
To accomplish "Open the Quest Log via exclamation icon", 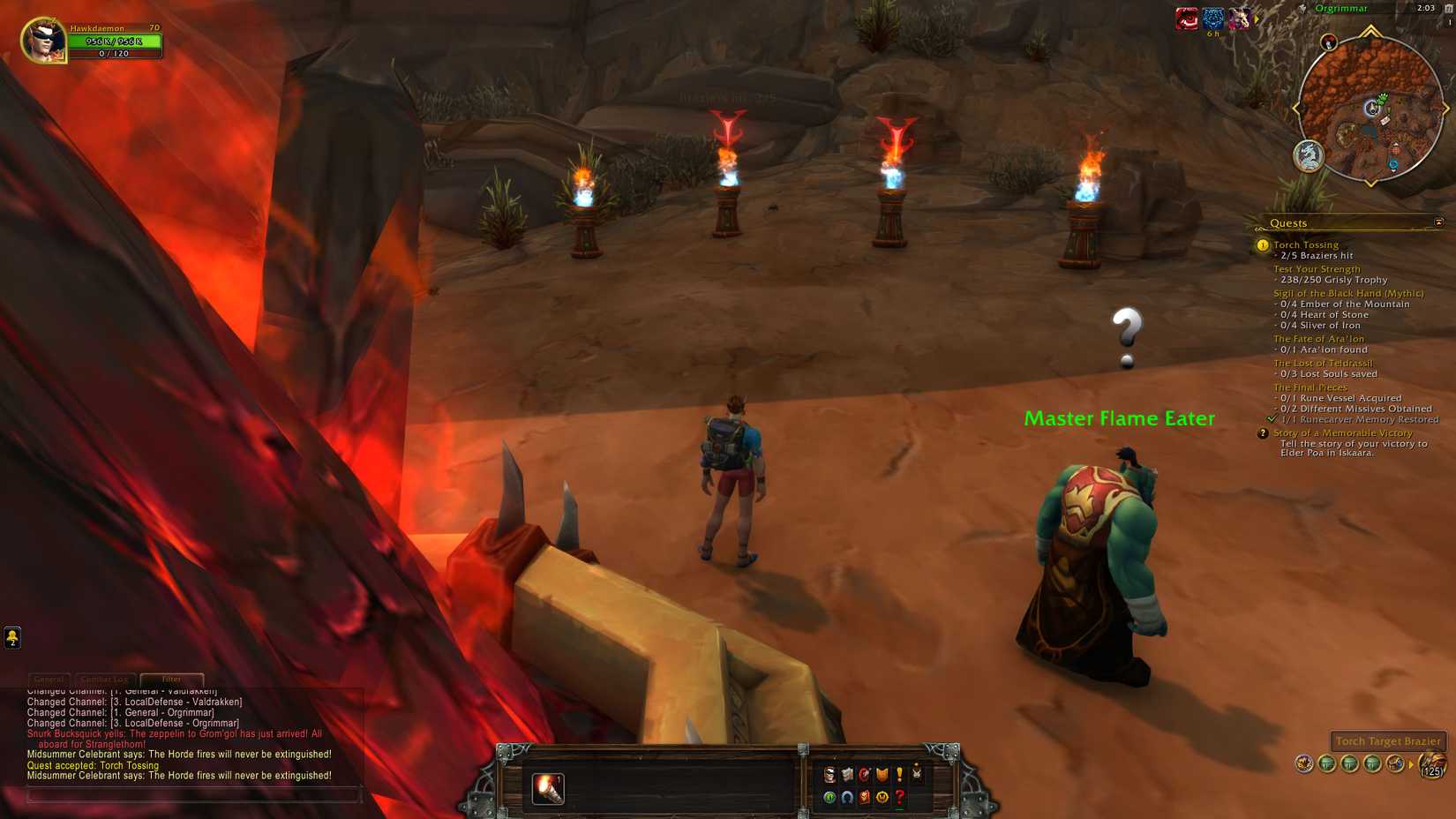I will point(899,775).
